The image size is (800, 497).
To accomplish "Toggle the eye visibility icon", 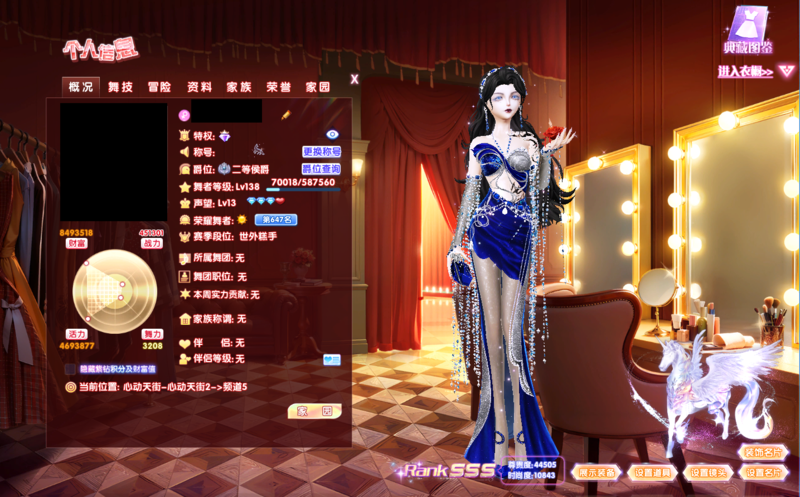I will point(333,134).
